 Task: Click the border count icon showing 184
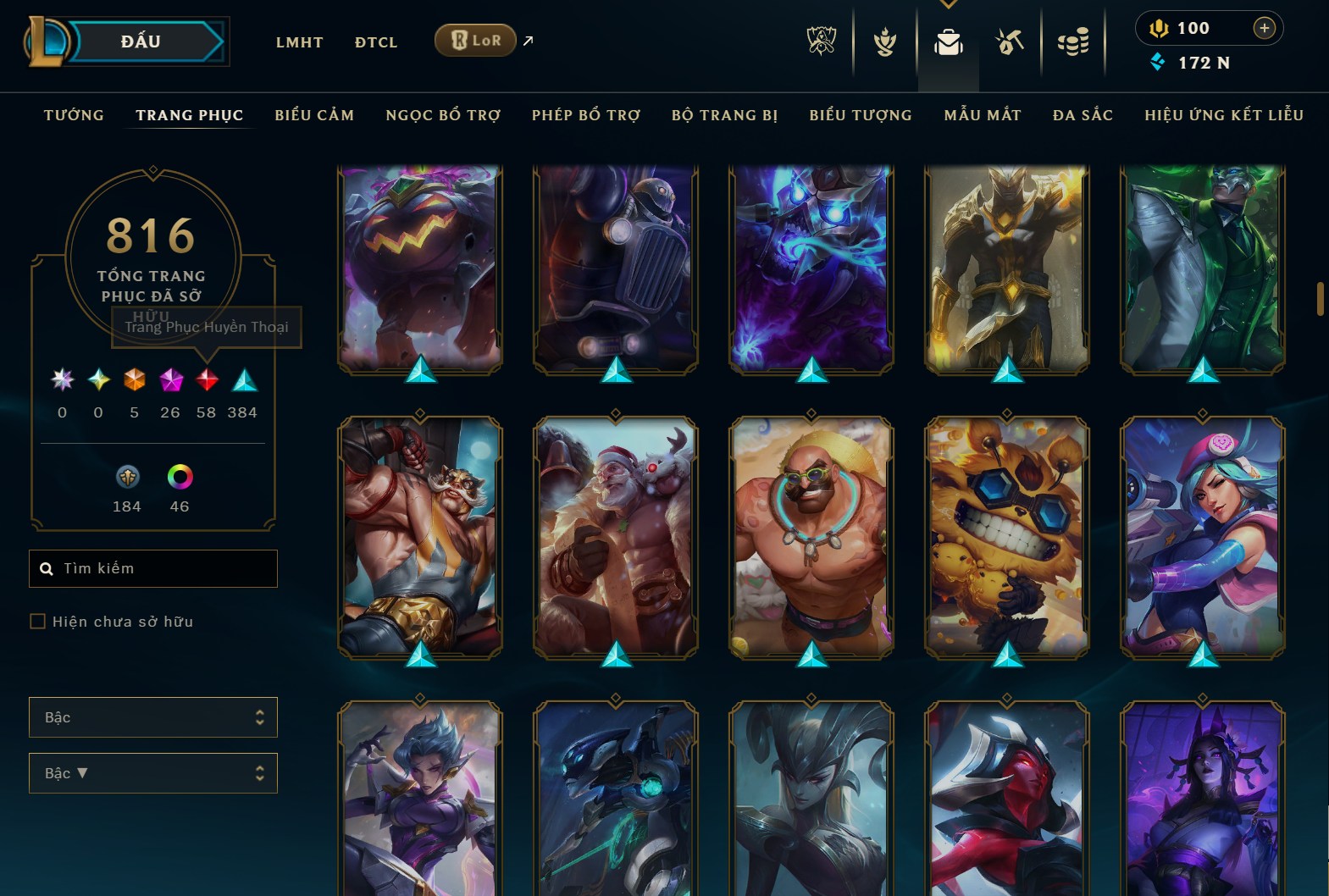(x=126, y=478)
